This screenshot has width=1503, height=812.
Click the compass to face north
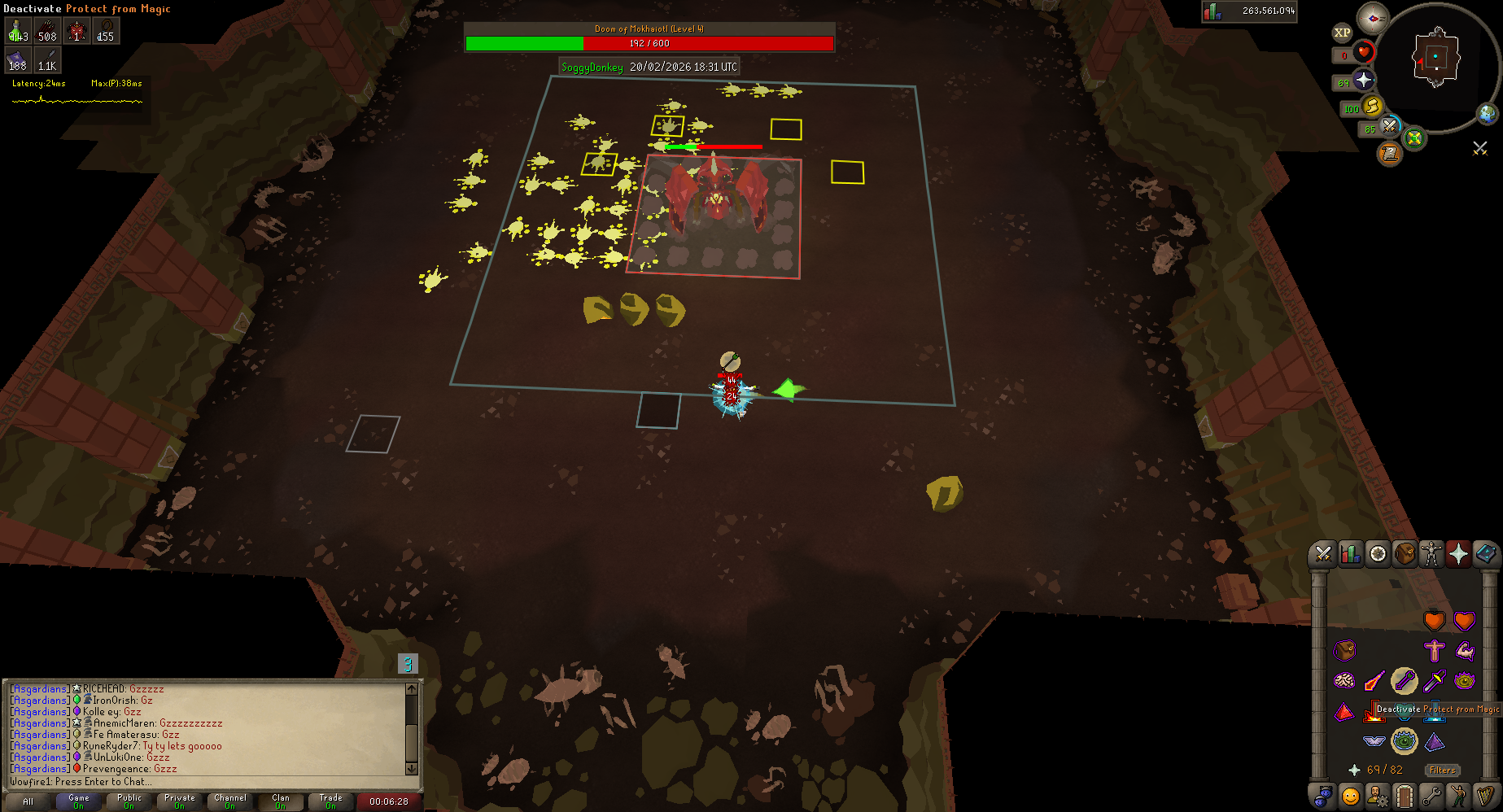click(x=1373, y=18)
